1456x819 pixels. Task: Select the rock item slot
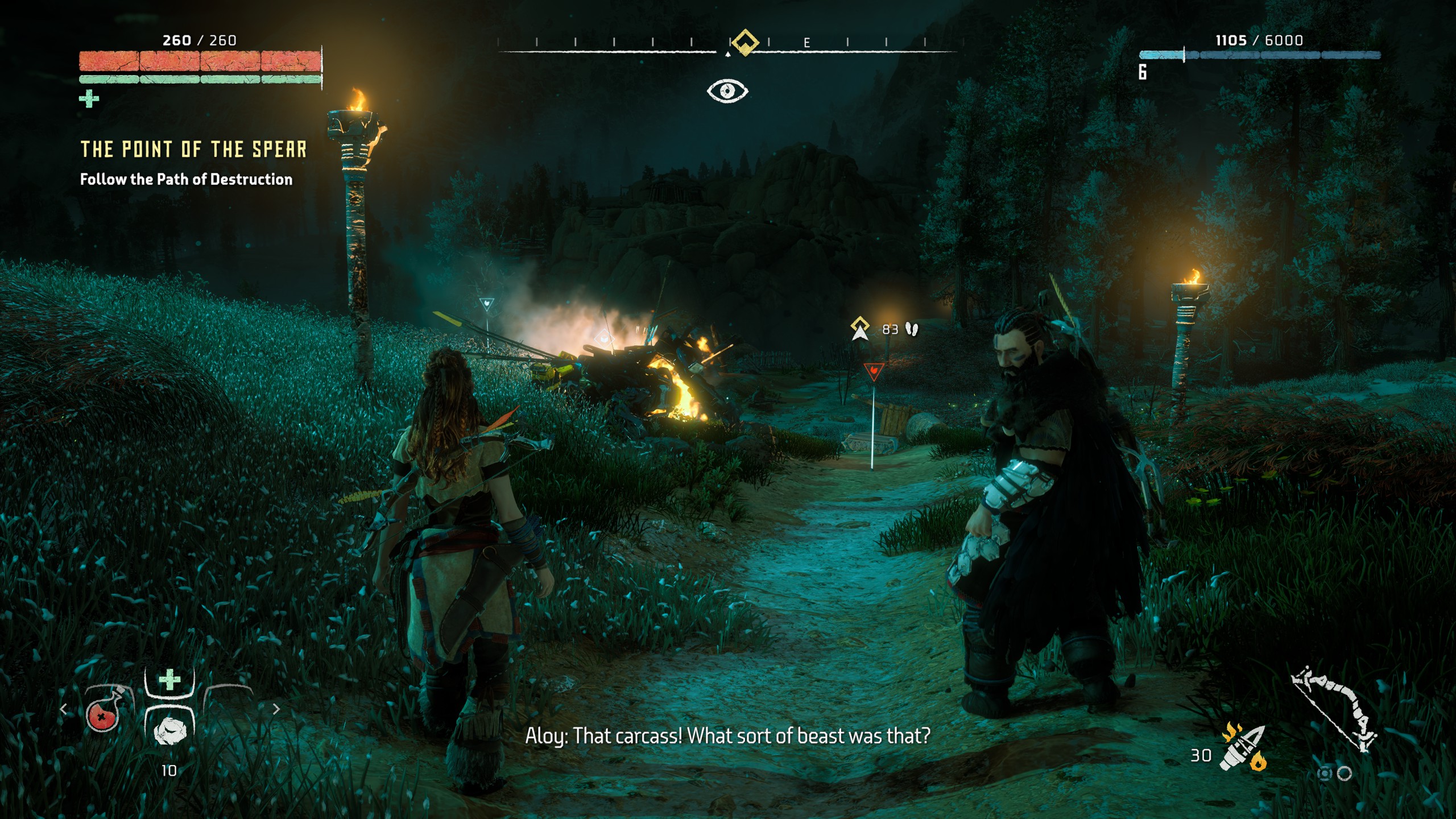coord(169,730)
